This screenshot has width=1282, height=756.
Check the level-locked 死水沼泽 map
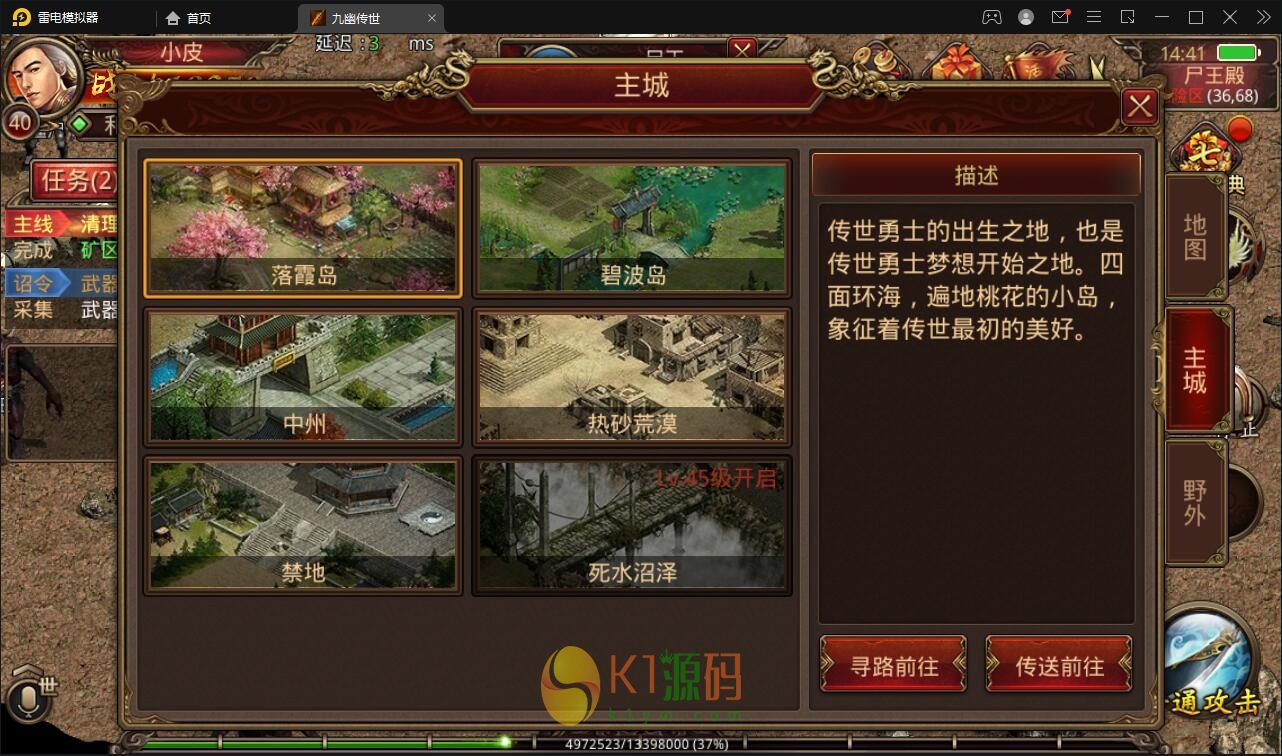coord(631,525)
